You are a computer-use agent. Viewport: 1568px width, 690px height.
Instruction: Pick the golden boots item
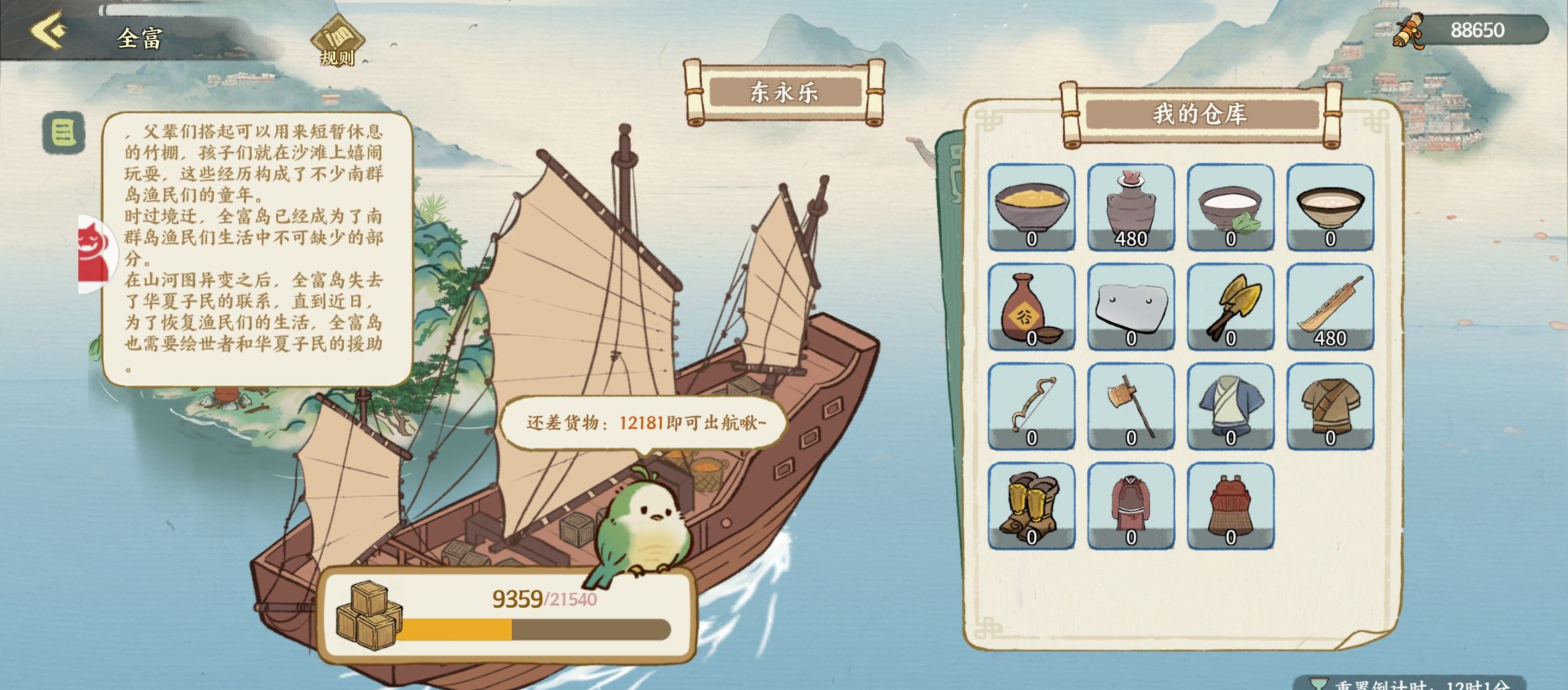click(1031, 506)
